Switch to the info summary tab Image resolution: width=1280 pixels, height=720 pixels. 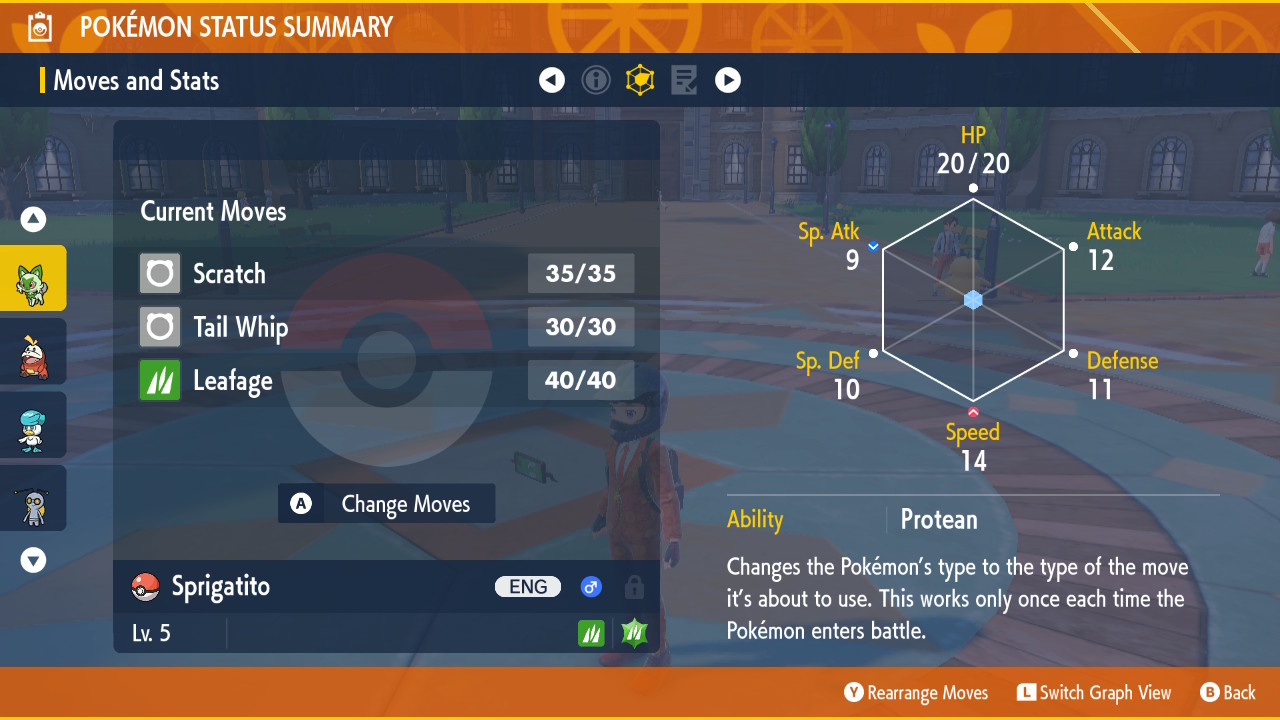click(596, 80)
